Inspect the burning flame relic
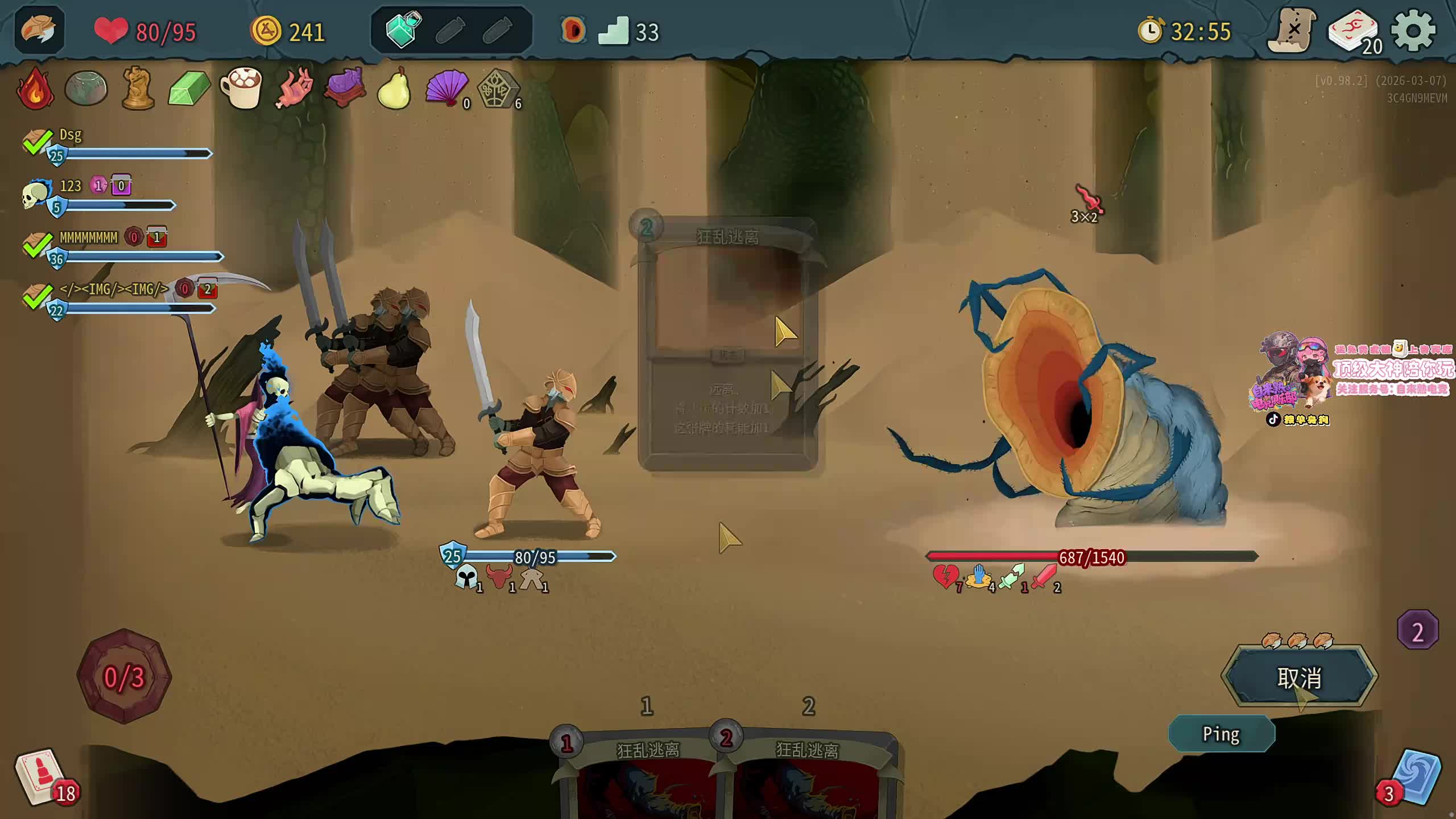This screenshot has height=819, width=1456. [35, 89]
